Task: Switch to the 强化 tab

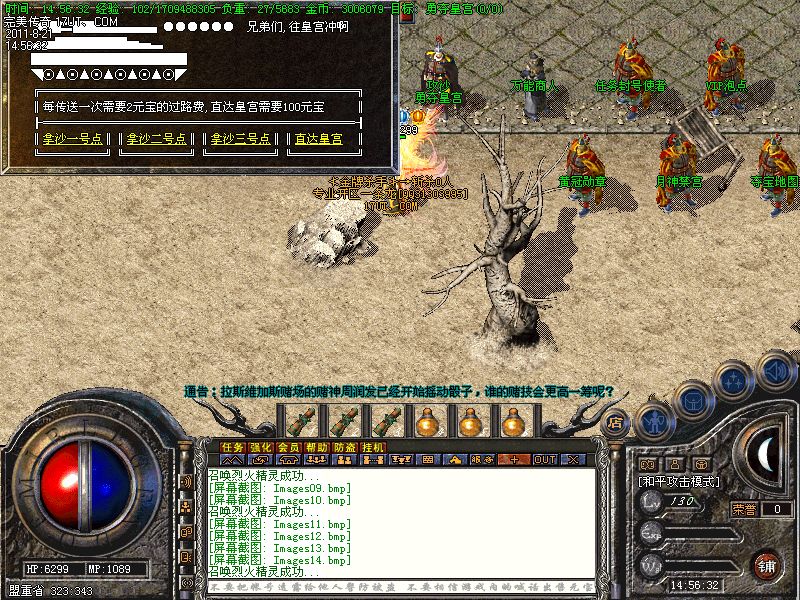Action: 261,447
